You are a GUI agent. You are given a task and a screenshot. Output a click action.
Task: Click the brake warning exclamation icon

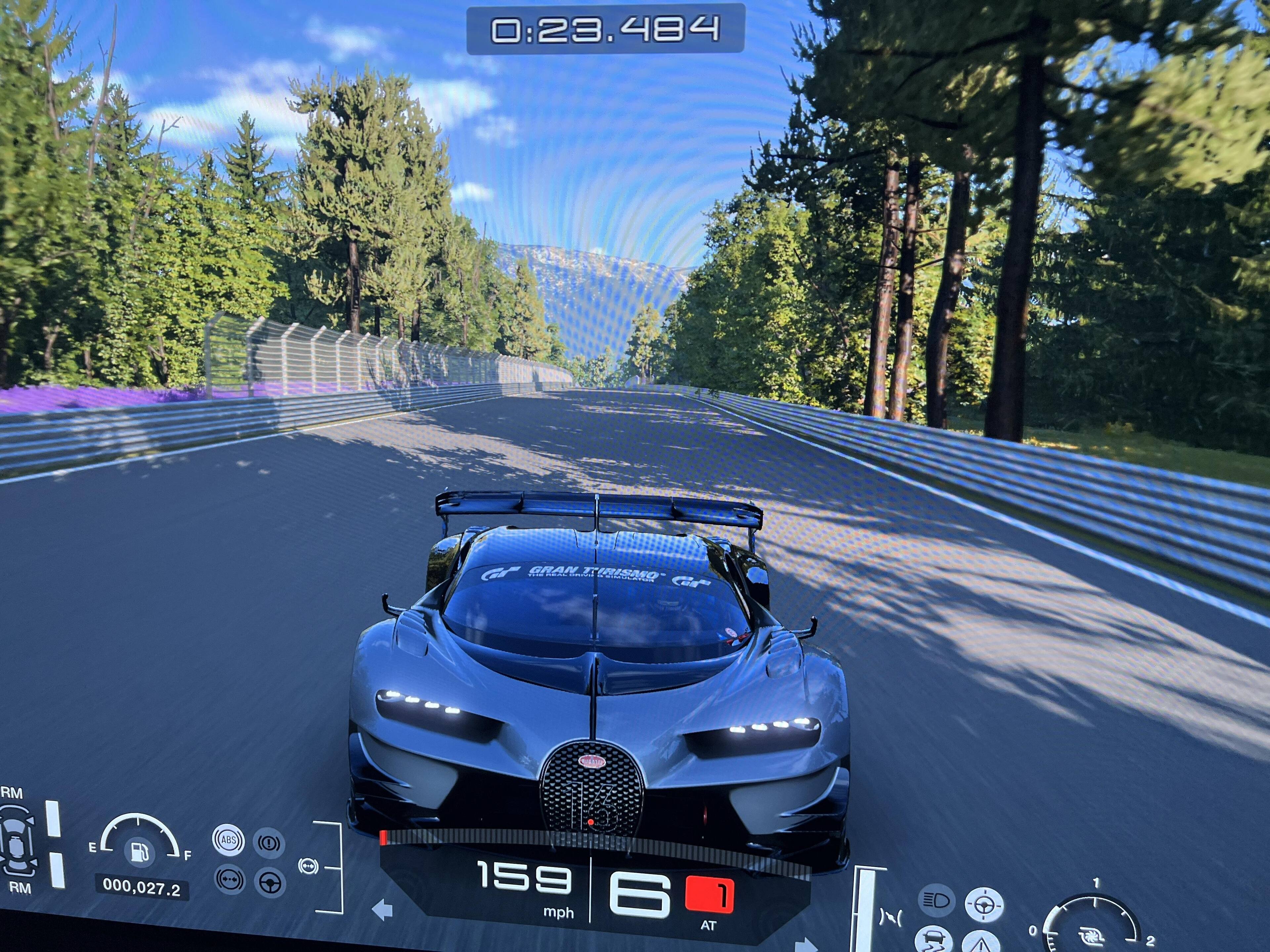click(269, 843)
